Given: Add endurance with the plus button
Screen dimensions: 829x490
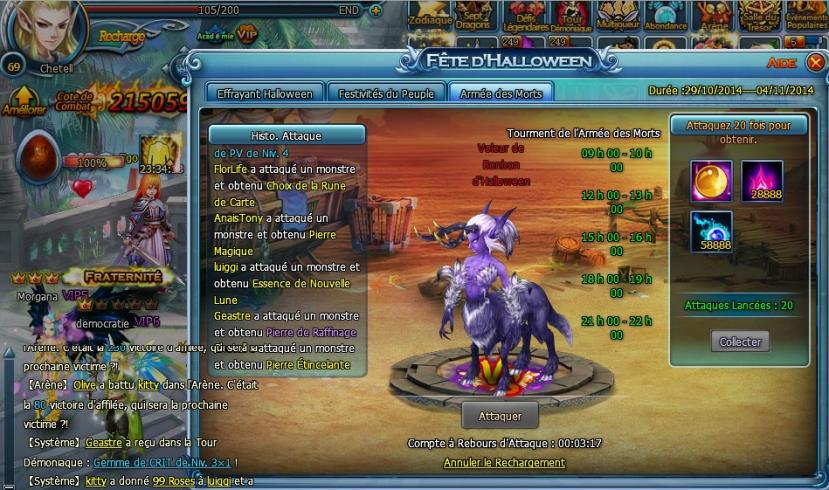Looking at the screenshot, I should pyautogui.click(x=375, y=10).
